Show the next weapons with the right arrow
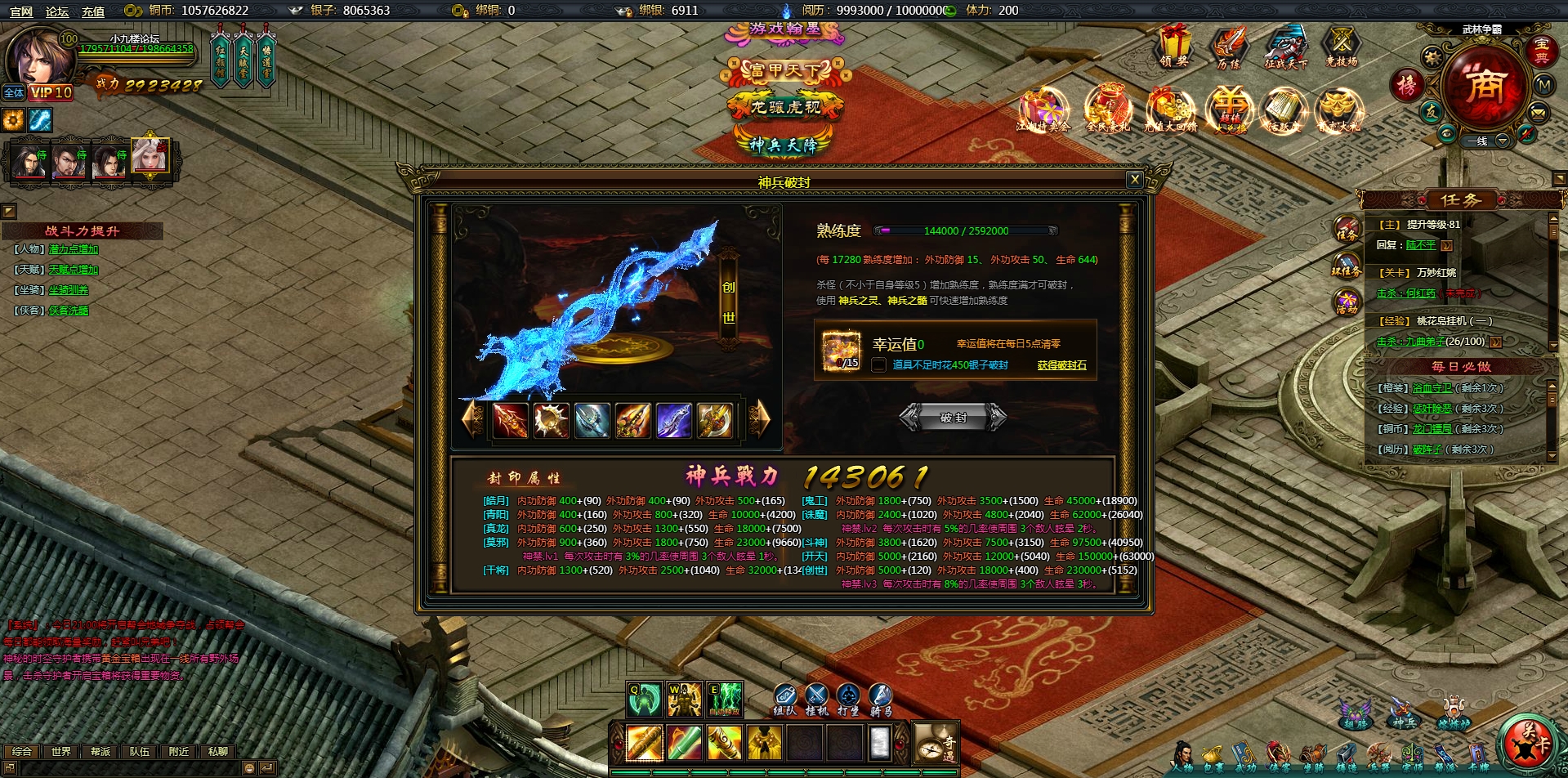 (761, 418)
